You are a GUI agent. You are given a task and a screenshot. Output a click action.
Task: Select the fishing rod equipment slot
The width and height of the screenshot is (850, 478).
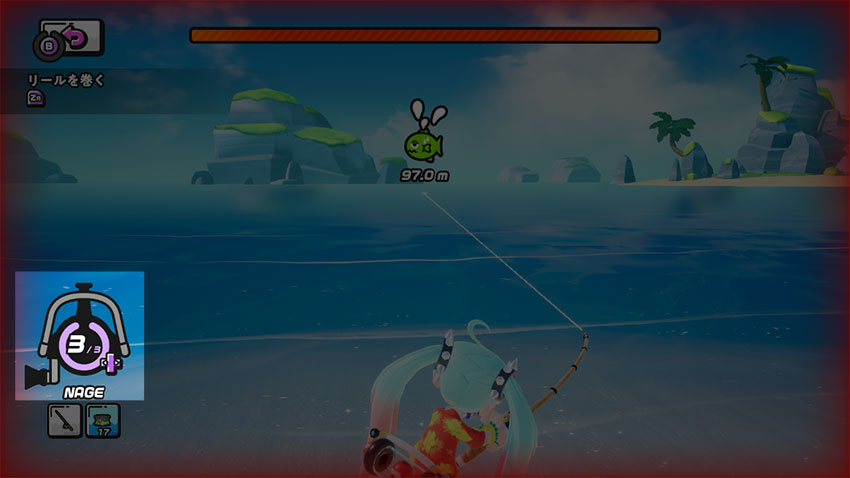(64, 421)
